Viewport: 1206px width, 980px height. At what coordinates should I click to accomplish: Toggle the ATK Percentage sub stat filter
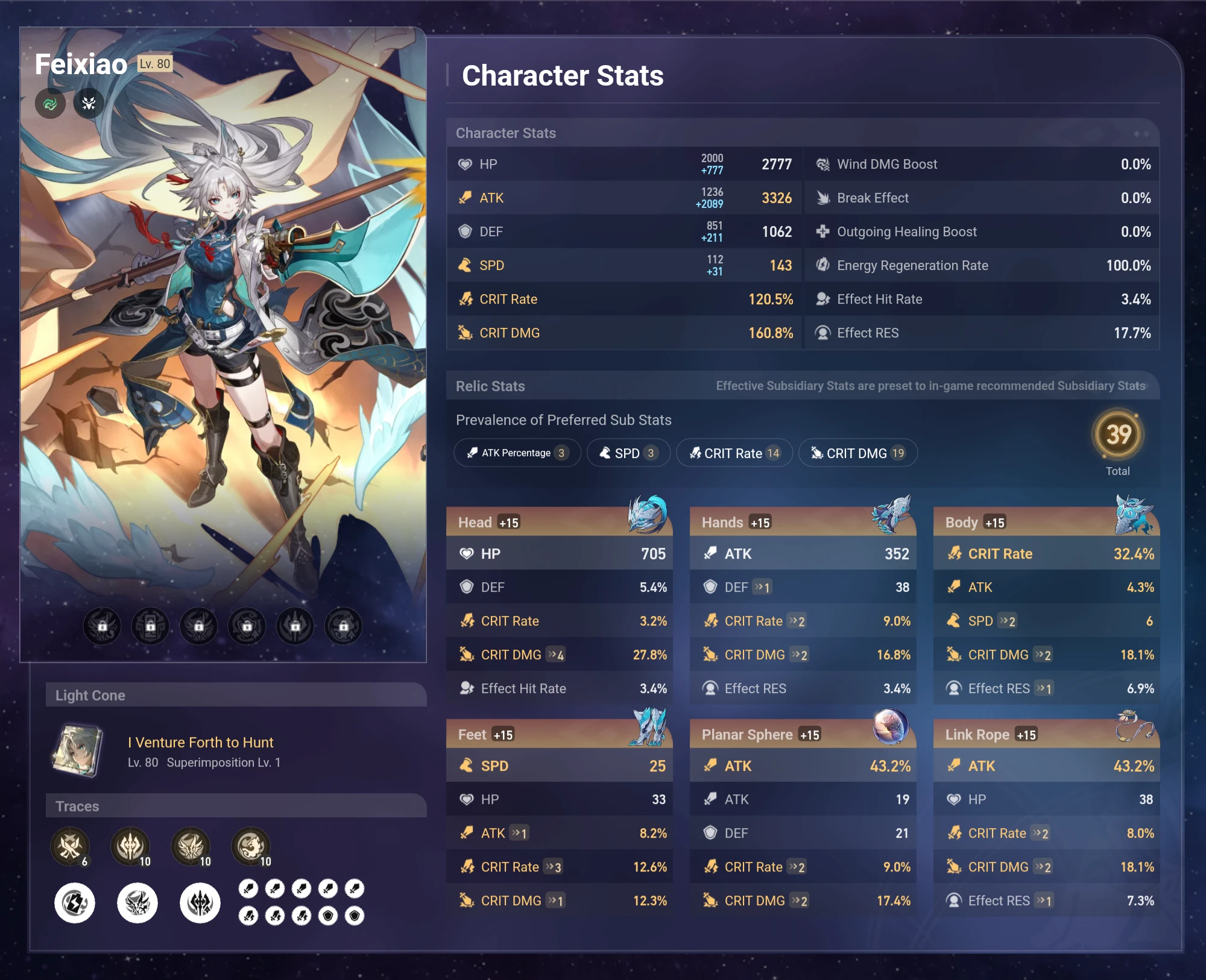(517, 453)
